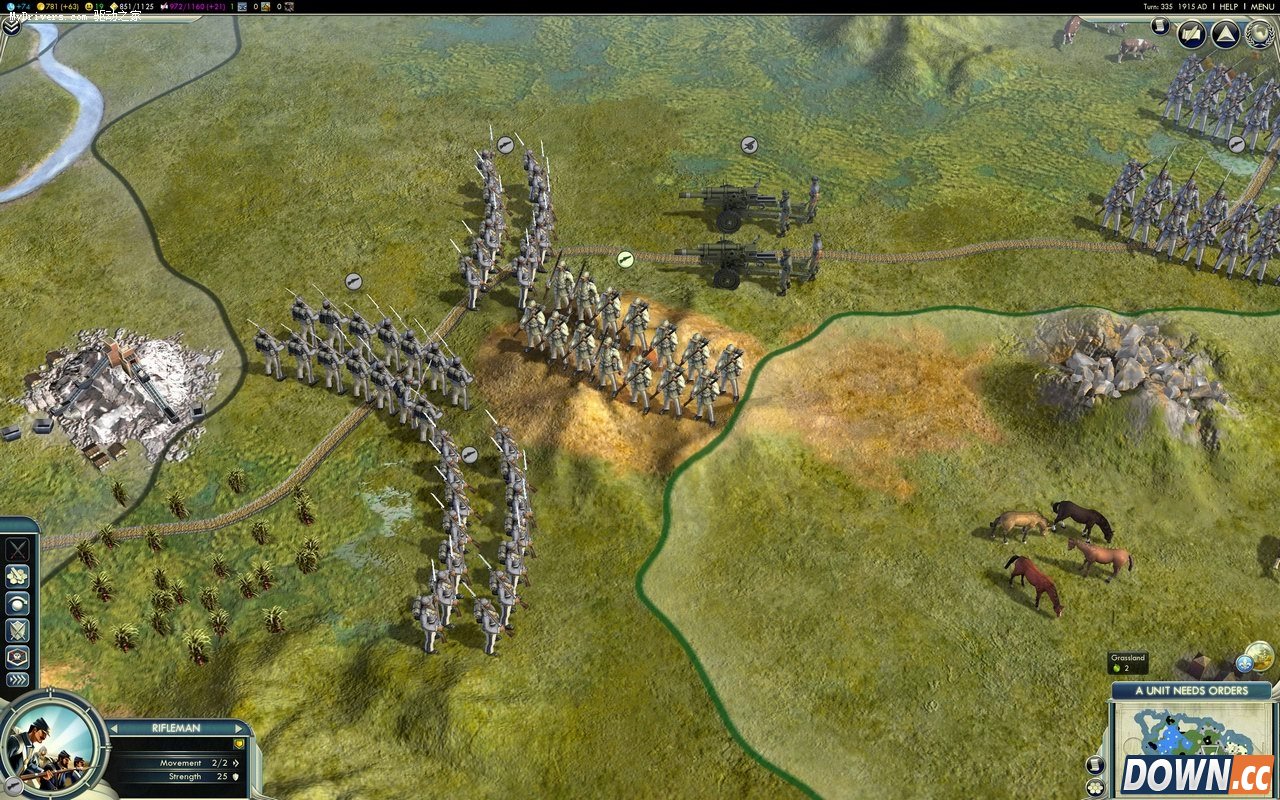Open the top-left dropdown arrow button
Image resolution: width=1280 pixels, height=800 pixels.
pos(11,27)
